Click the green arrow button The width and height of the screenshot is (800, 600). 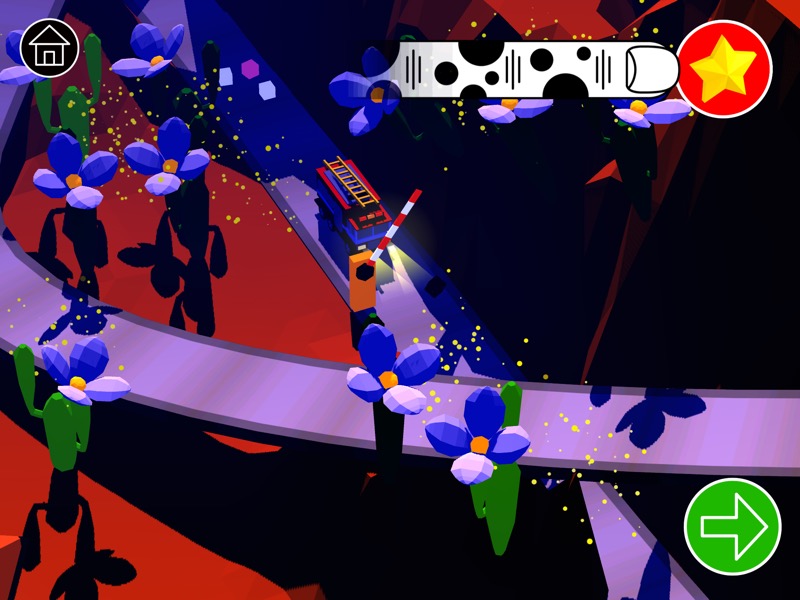[733, 526]
